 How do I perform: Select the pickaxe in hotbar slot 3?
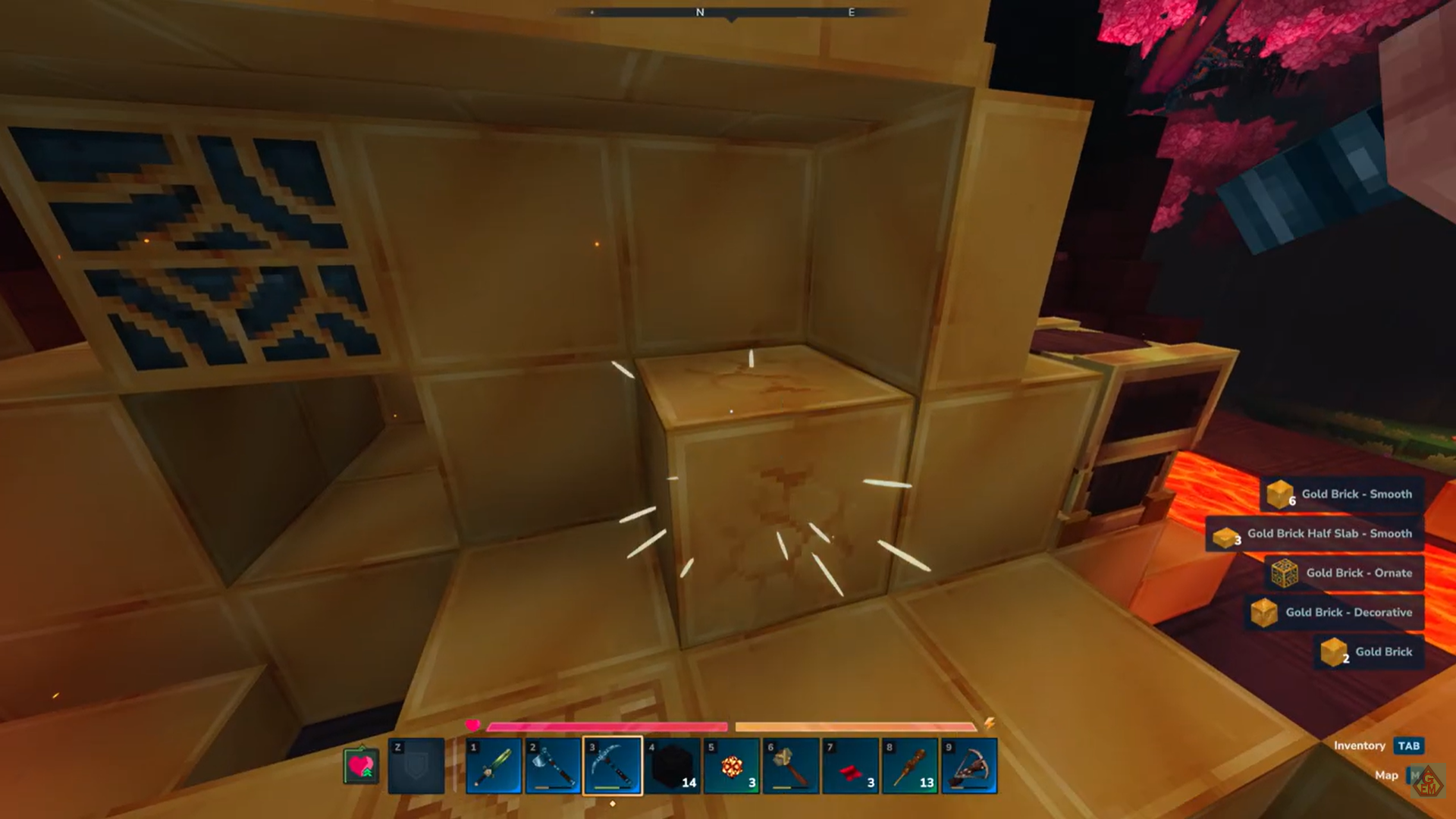tap(610, 764)
